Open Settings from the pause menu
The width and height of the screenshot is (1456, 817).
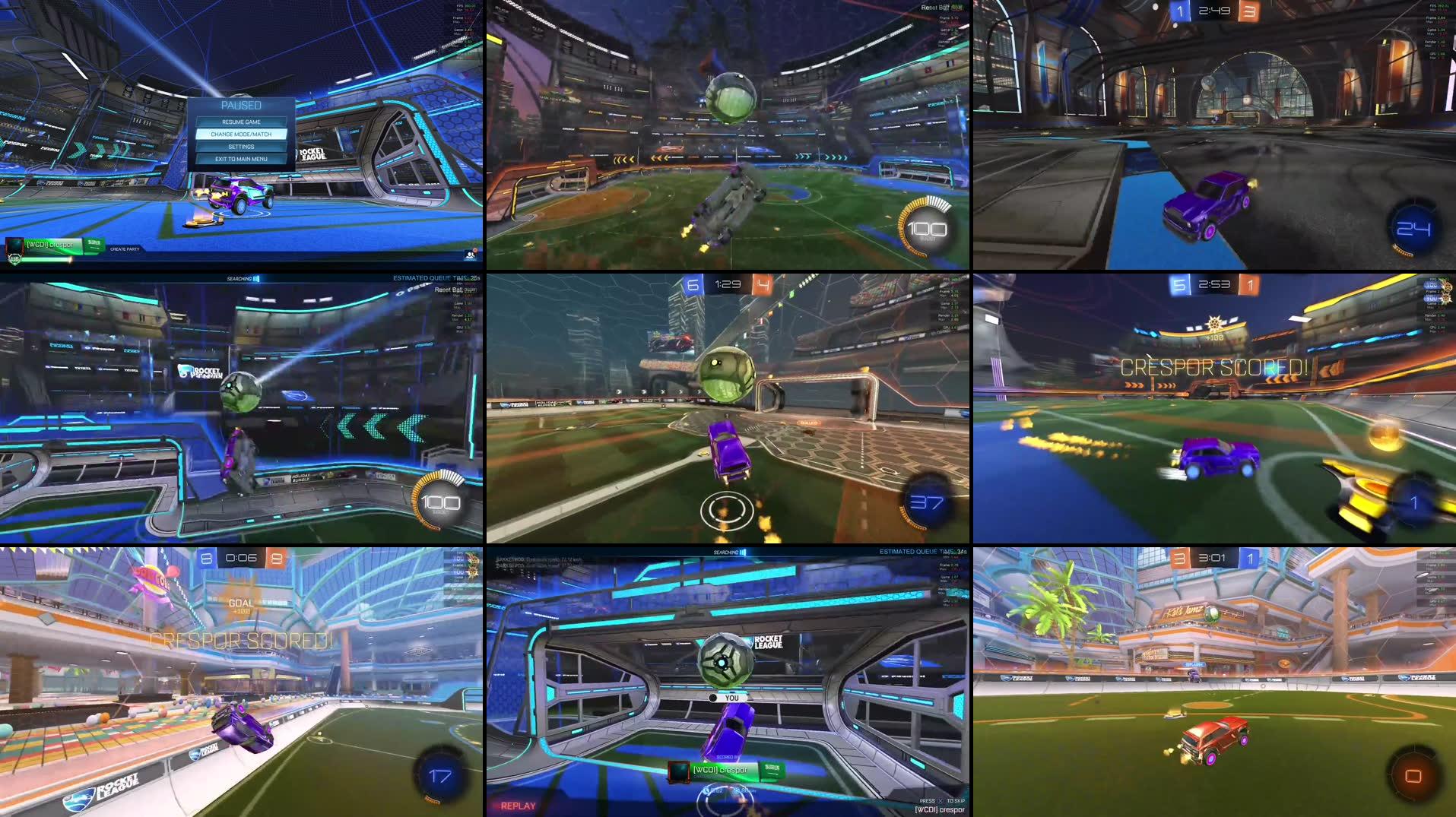pos(242,146)
